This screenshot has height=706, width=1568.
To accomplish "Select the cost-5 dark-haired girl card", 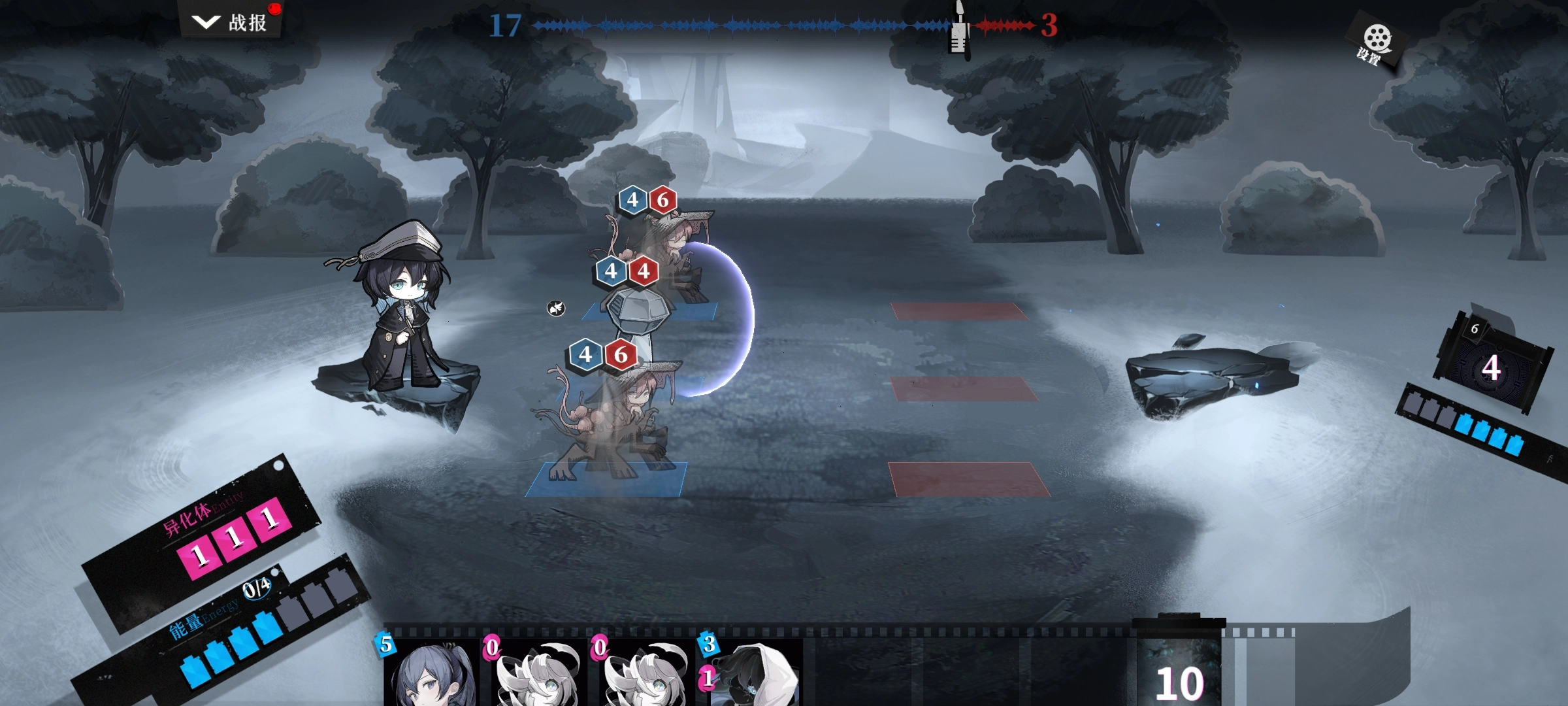I will coord(431,673).
